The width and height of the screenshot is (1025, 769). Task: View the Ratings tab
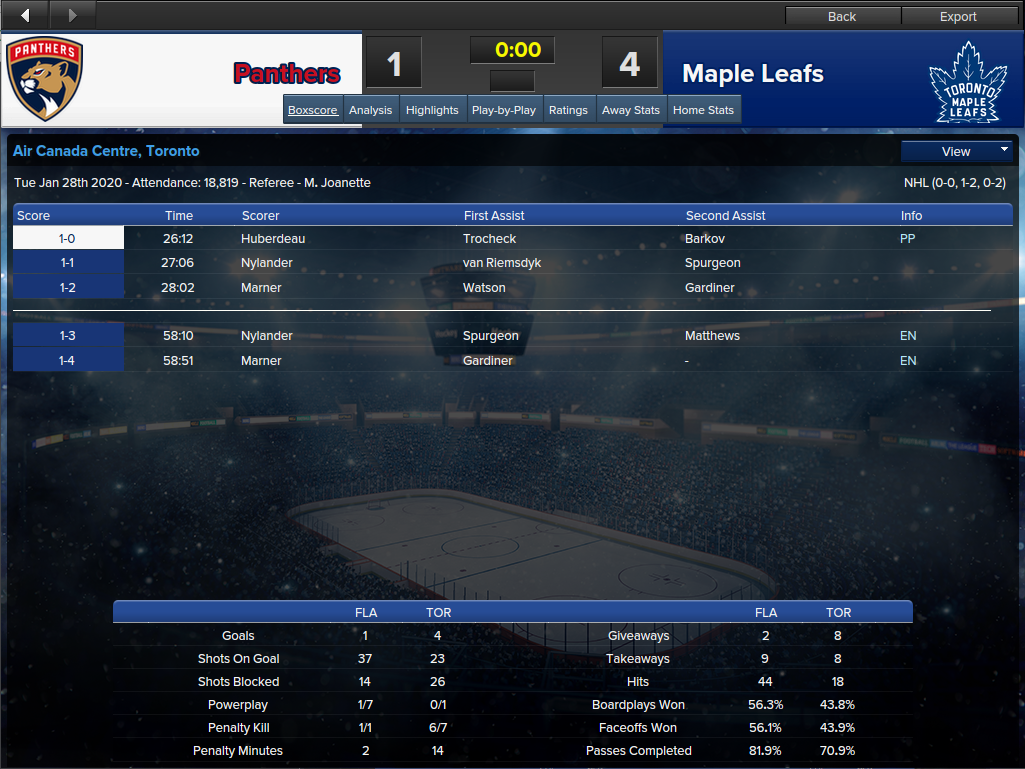568,110
